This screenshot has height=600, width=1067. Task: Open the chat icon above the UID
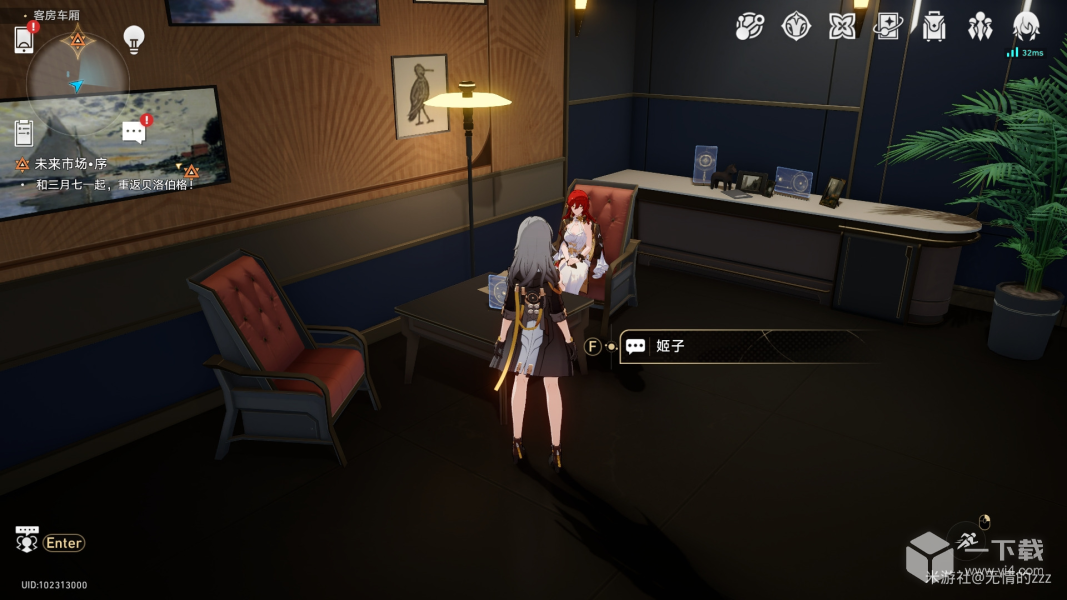27,538
